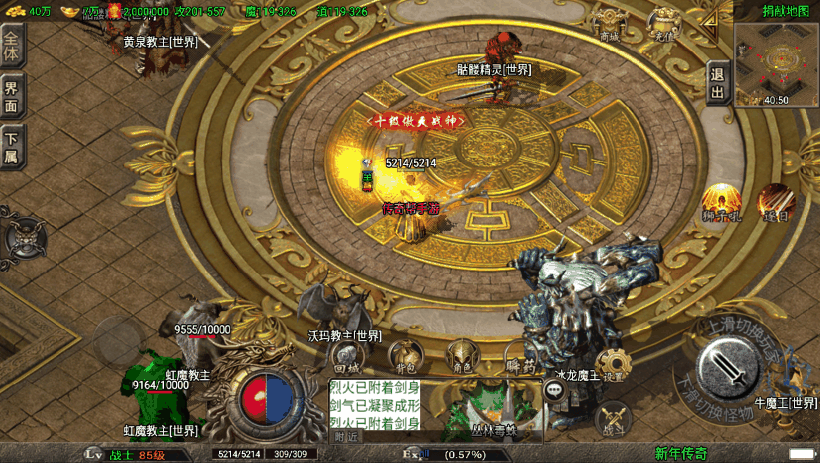Select the 下属 tab
This screenshot has height=463, width=820.
12,147
